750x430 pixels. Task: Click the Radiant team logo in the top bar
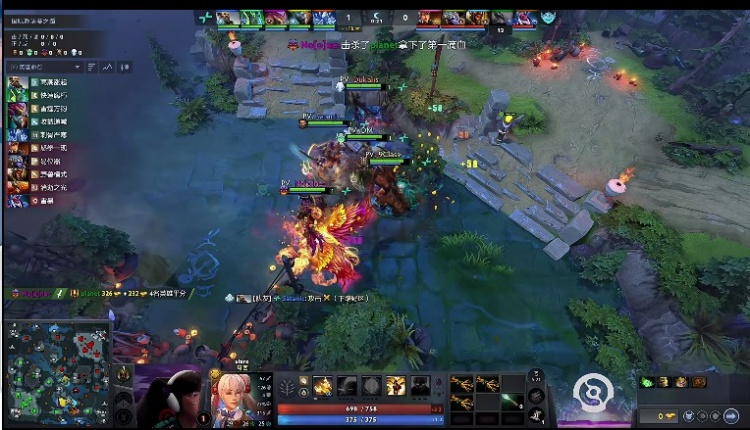(x=206, y=17)
